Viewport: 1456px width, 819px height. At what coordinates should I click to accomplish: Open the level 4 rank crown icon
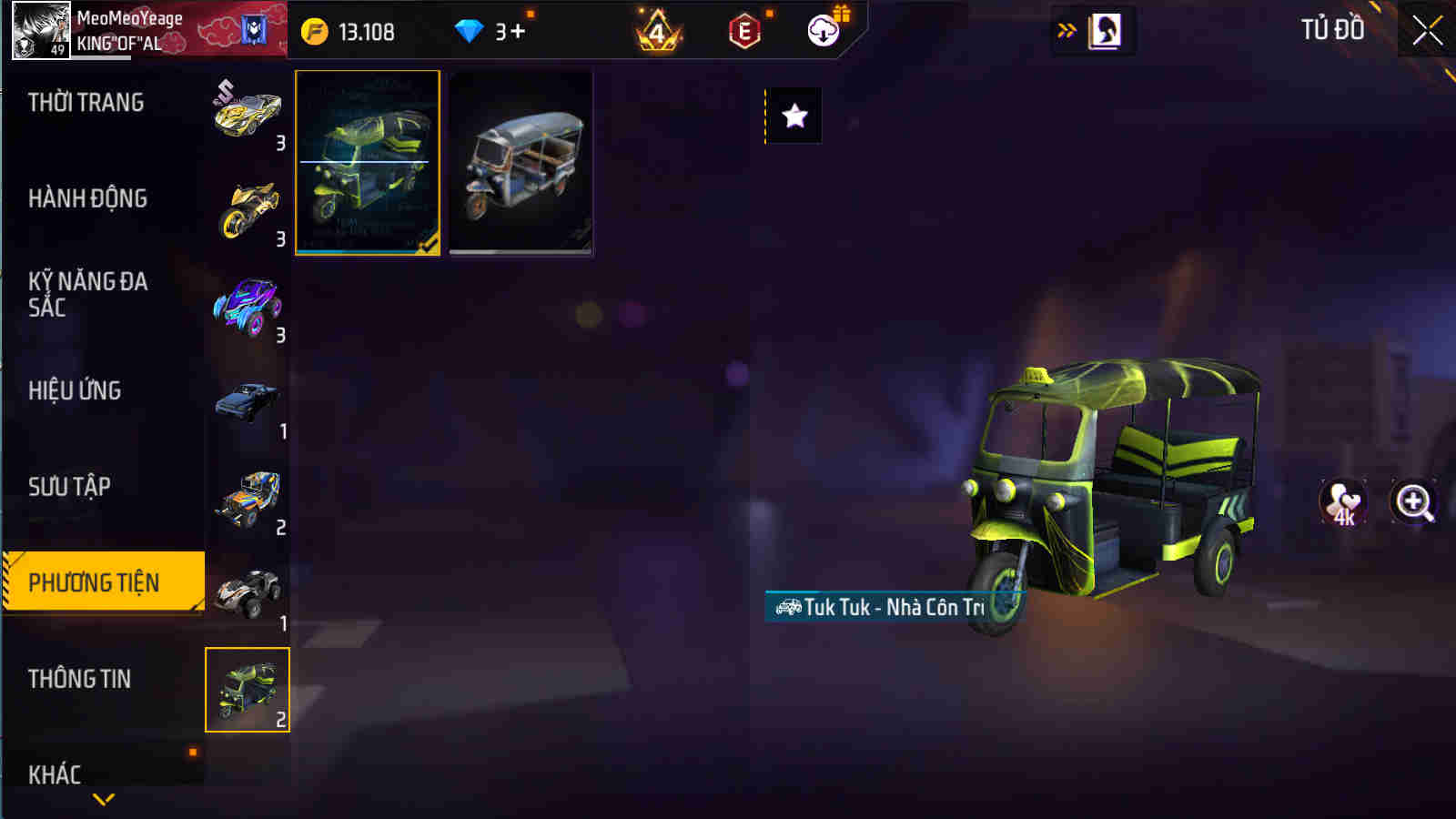tap(657, 30)
